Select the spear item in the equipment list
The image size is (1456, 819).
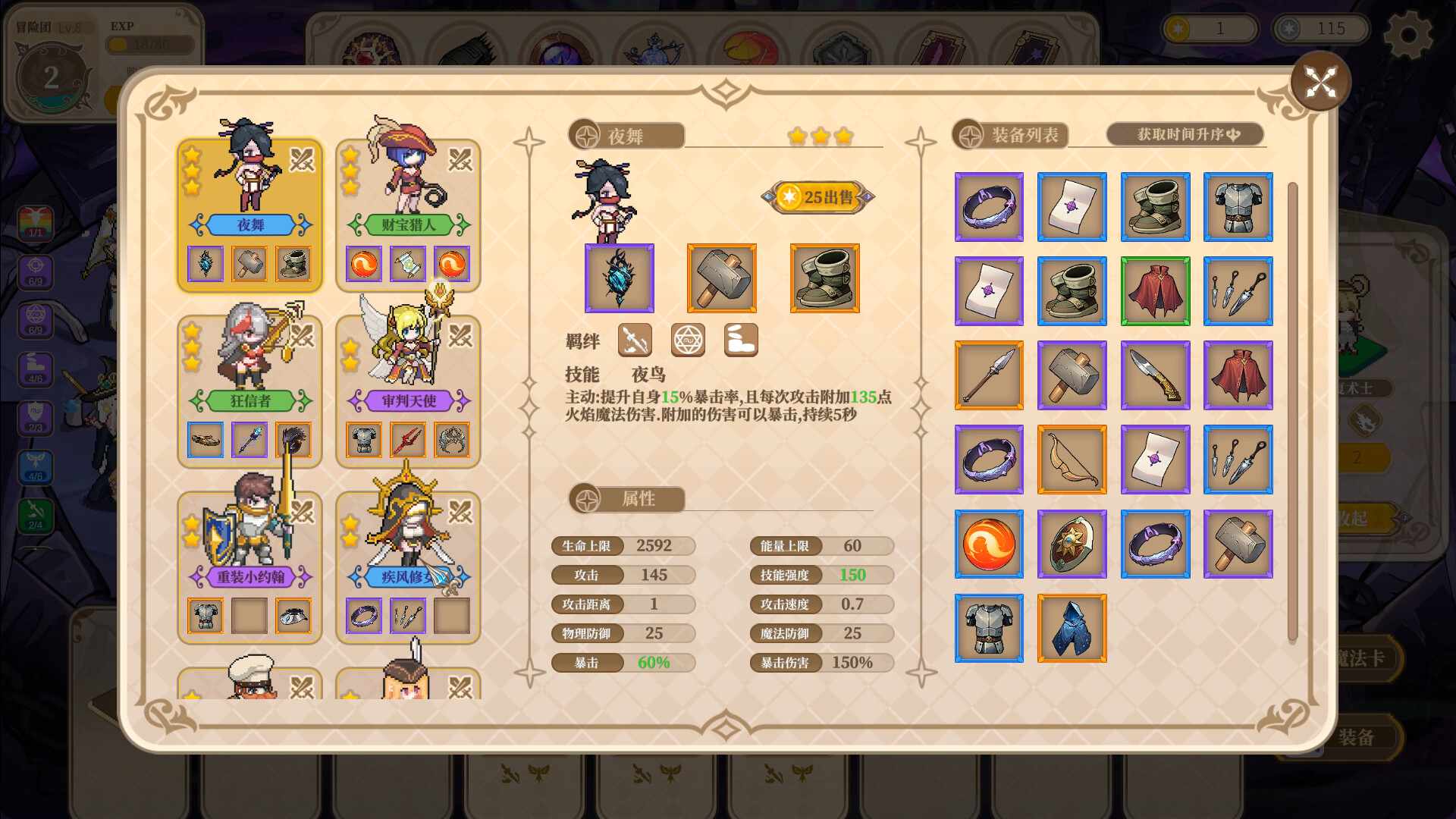(x=989, y=375)
